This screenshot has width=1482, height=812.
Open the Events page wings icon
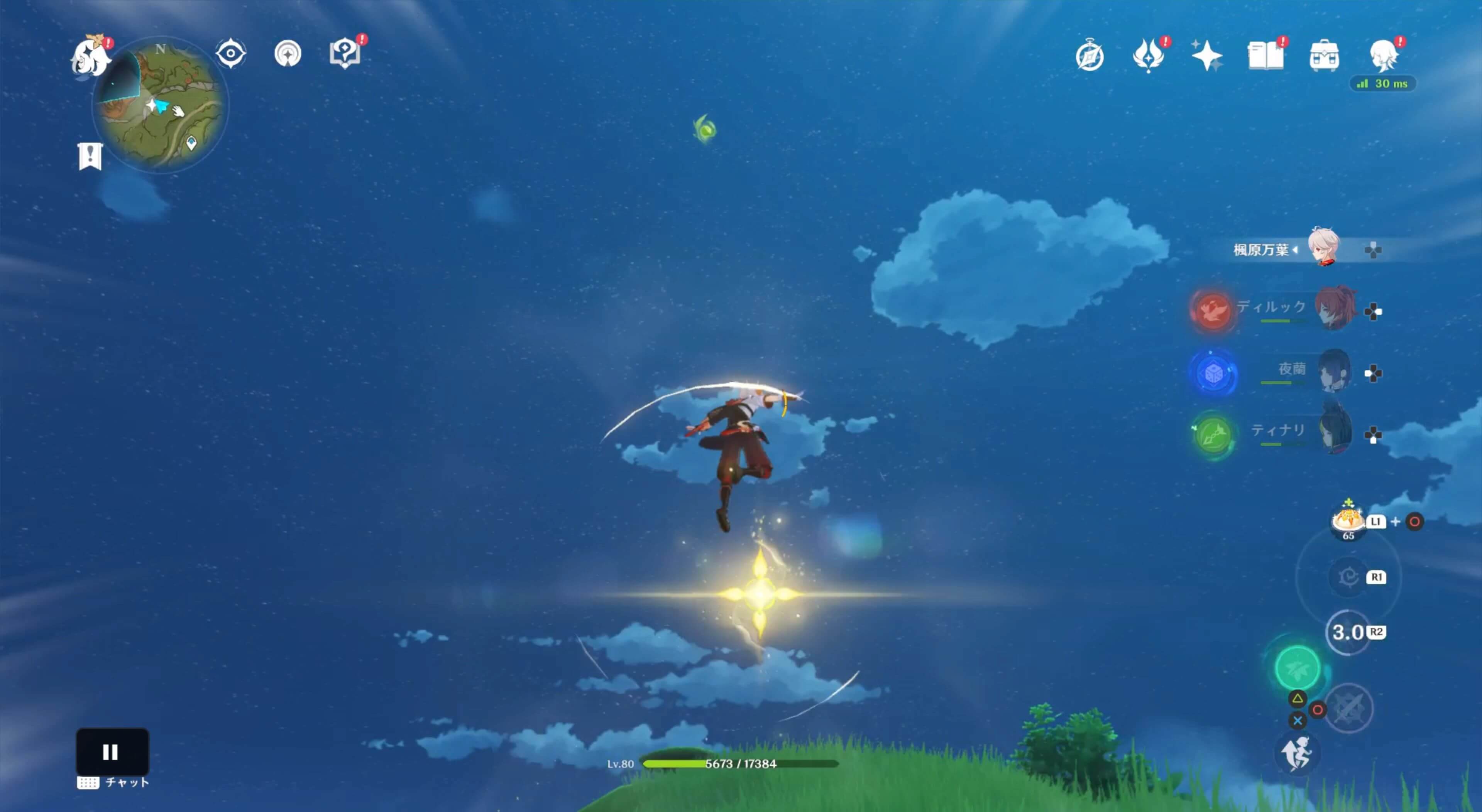pos(1148,56)
